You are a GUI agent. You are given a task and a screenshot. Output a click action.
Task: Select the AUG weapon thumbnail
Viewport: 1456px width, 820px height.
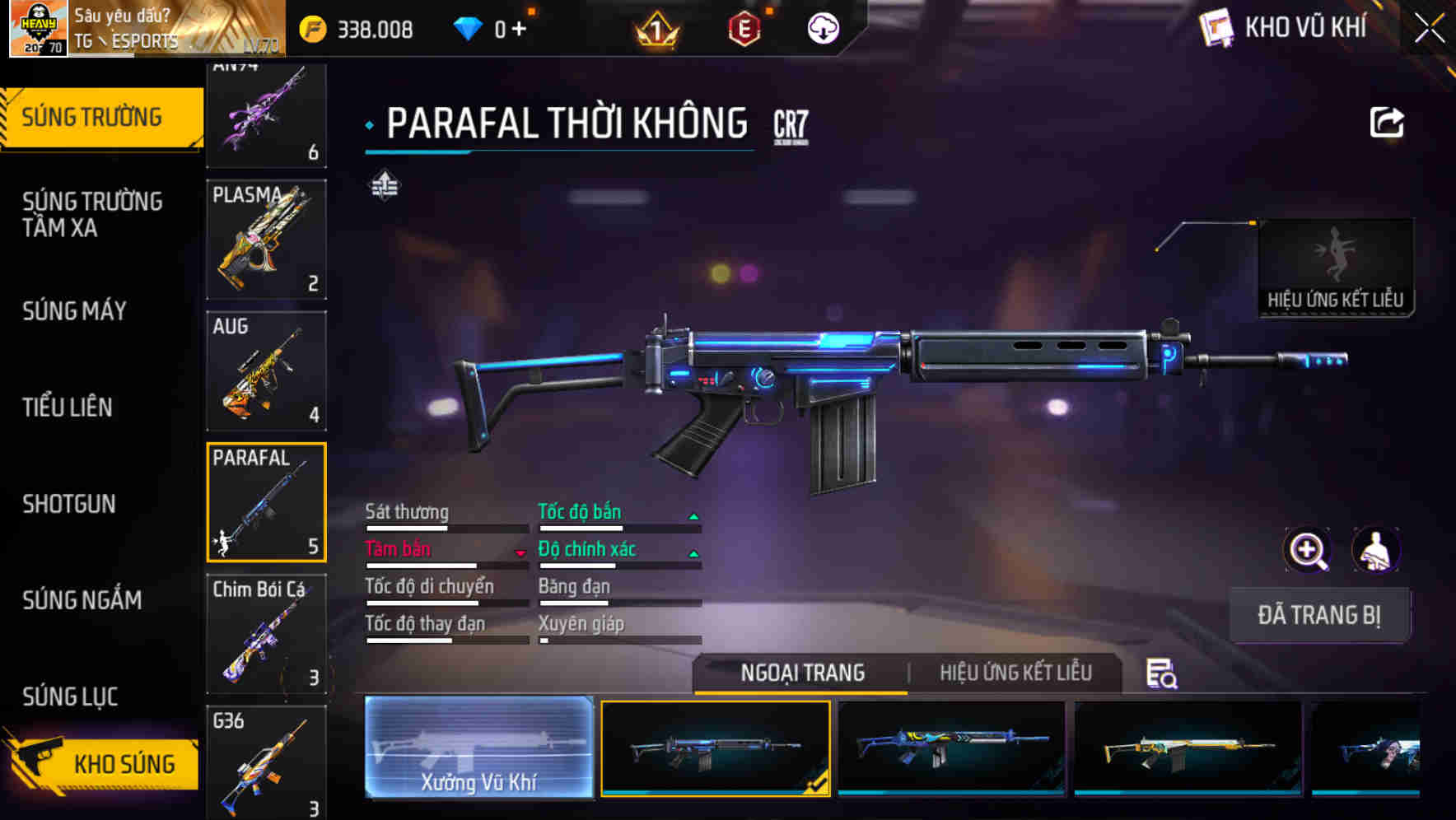coord(266,370)
